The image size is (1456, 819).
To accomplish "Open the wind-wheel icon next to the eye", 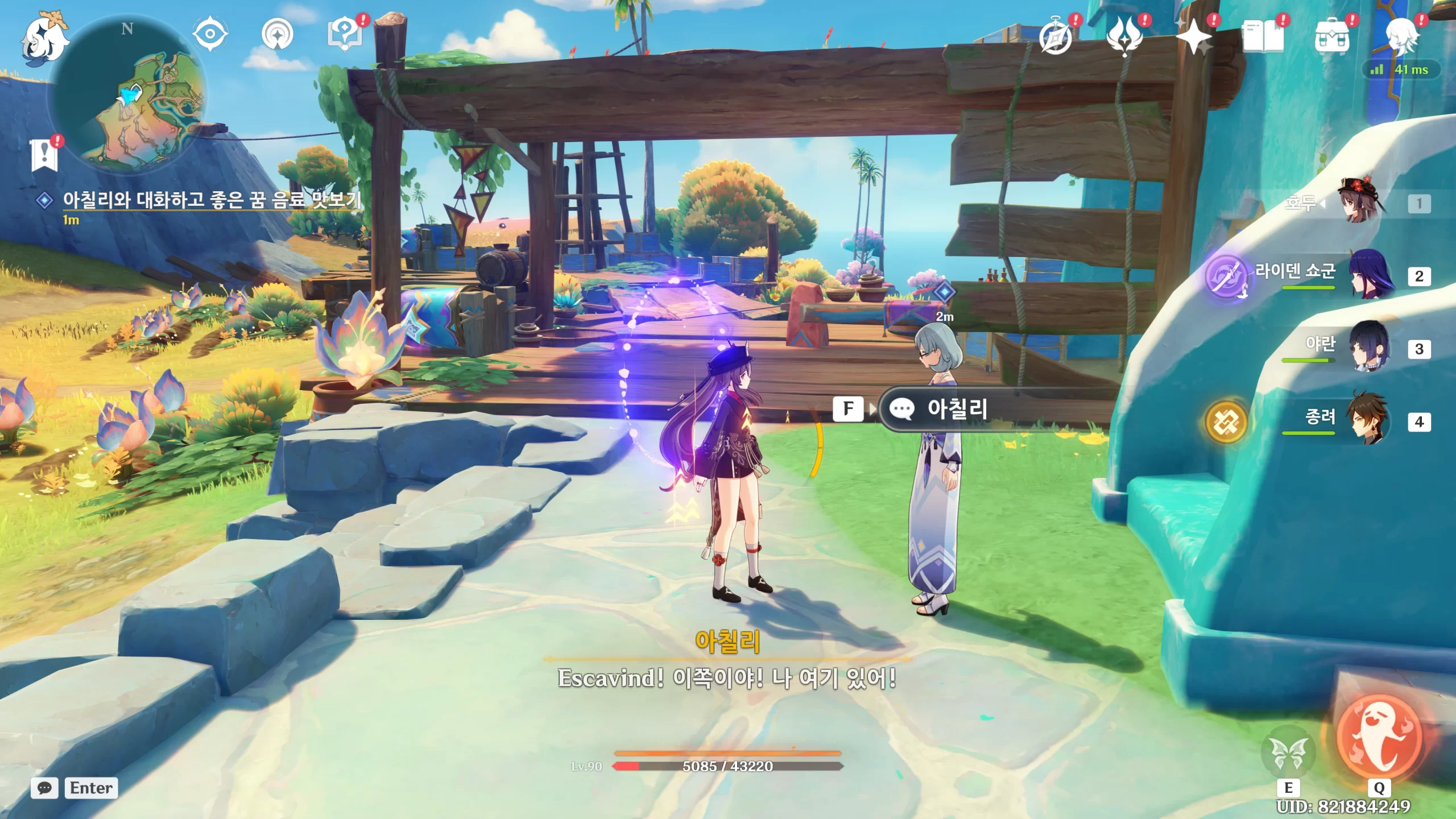I will 277,34.
